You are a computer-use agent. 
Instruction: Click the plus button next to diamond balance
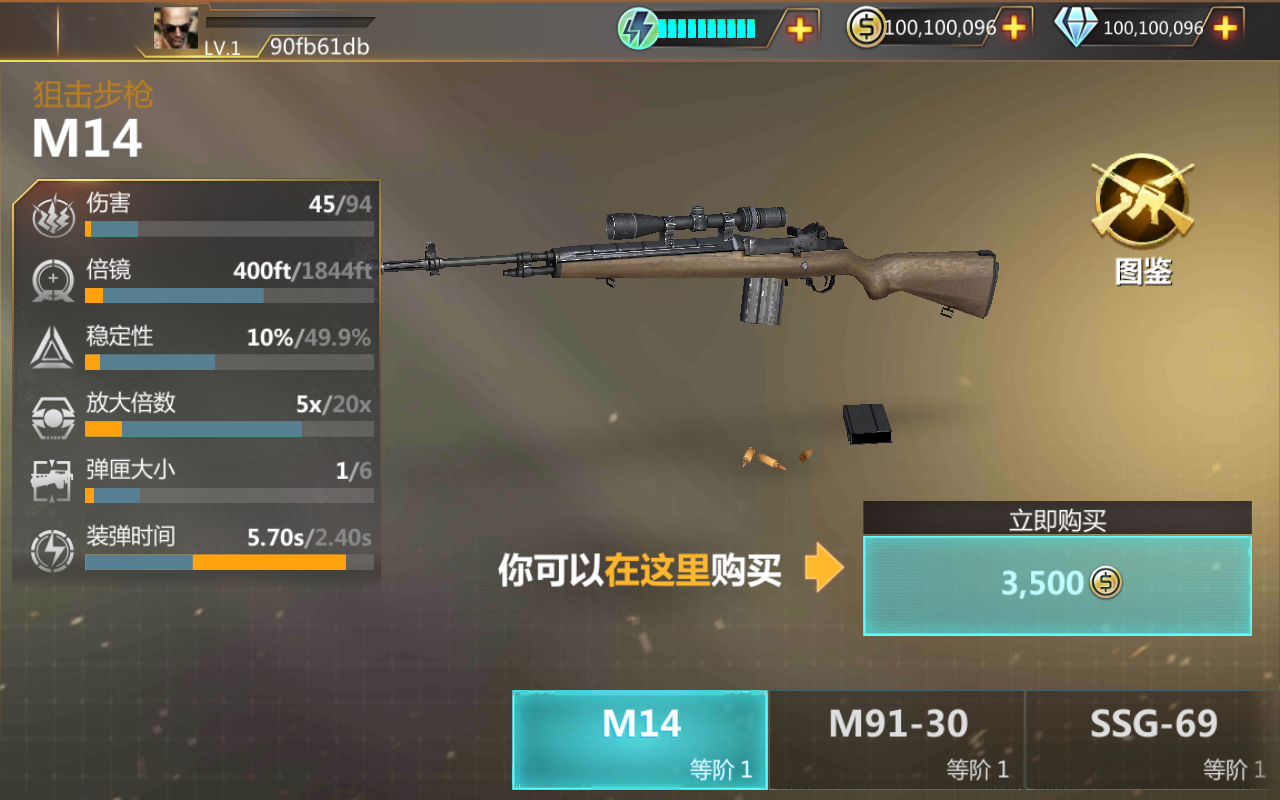[1224, 28]
